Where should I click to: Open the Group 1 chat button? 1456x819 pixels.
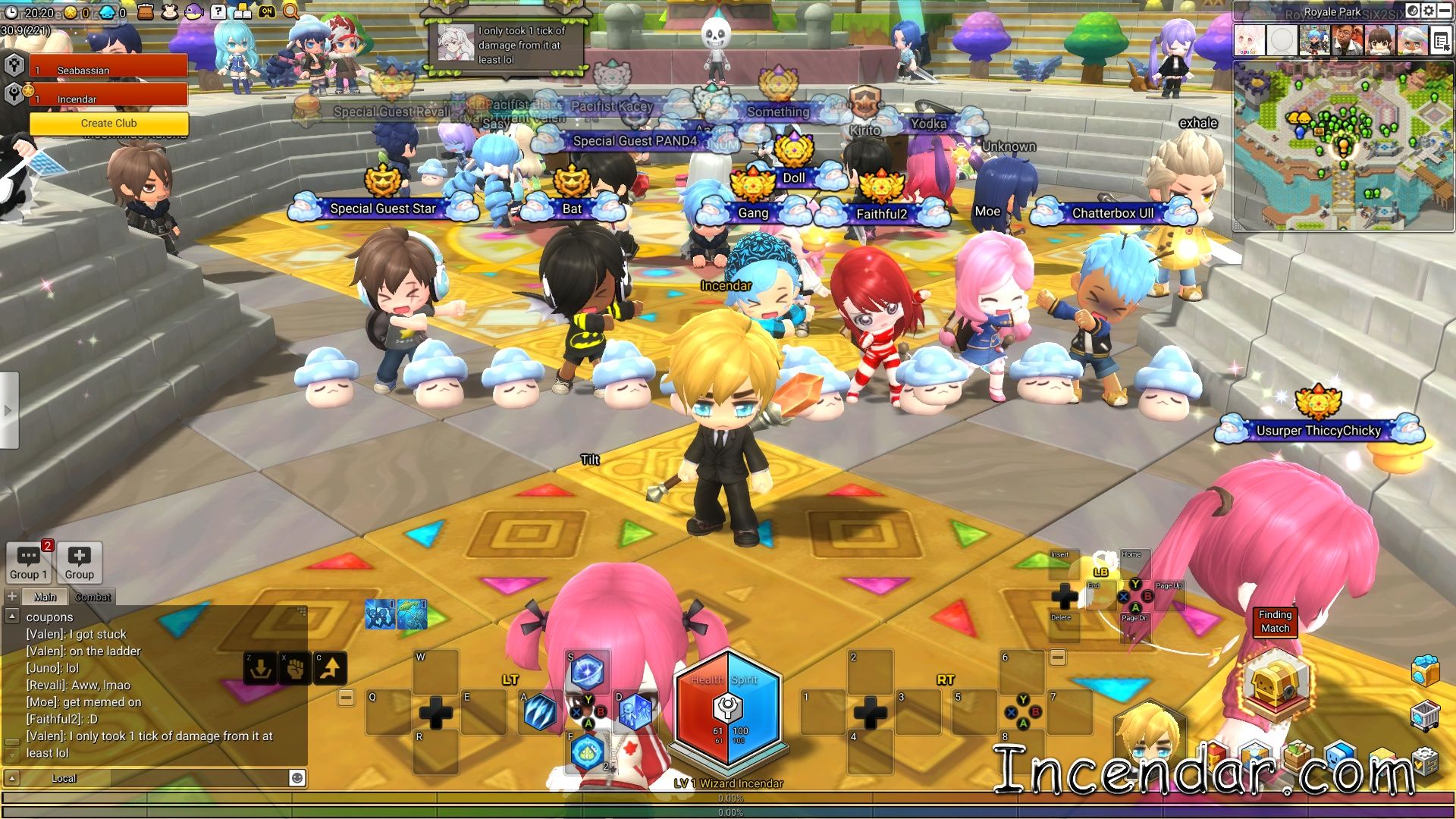tap(28, 563)
